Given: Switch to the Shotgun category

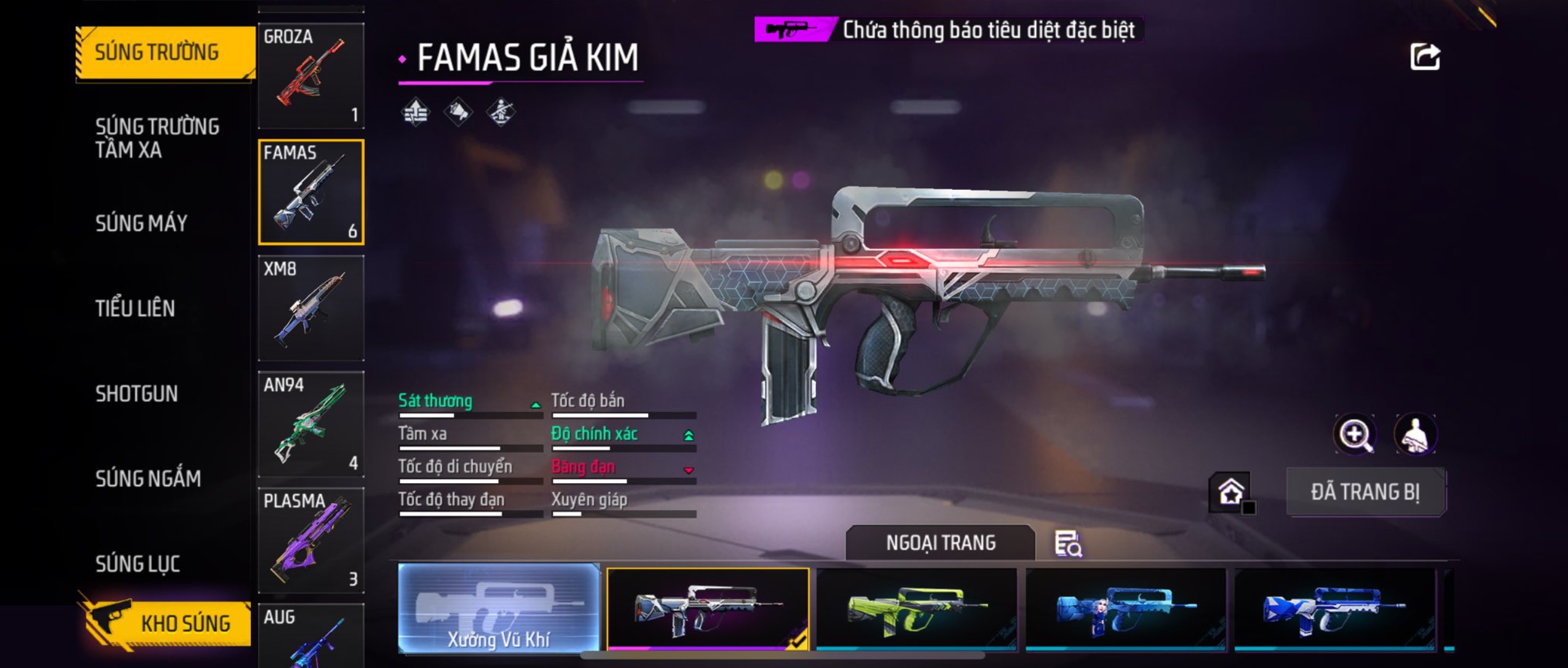Looking at the screenshot, I should tap(137, 393).
